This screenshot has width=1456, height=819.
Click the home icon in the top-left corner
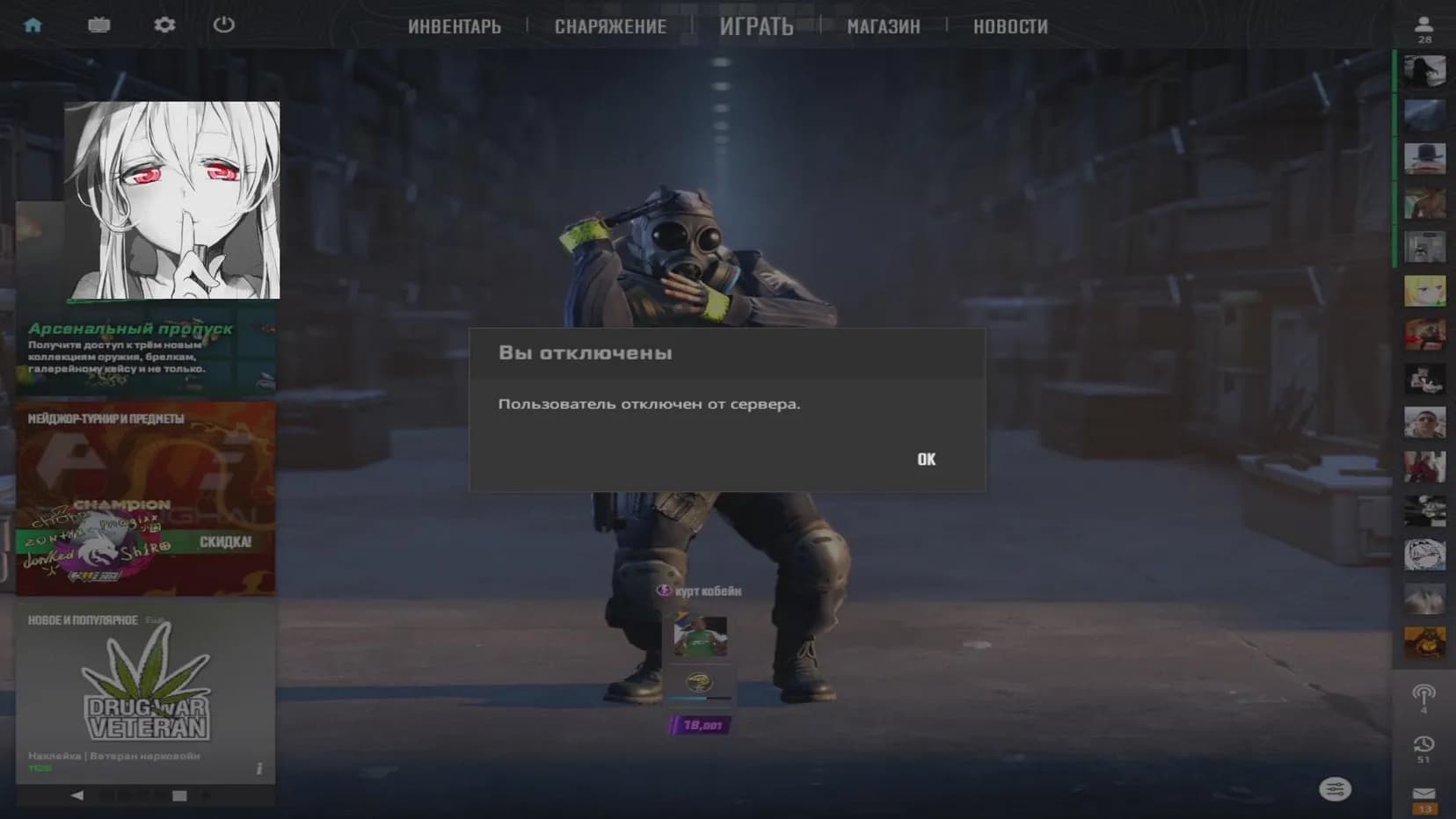coord(34,25)
